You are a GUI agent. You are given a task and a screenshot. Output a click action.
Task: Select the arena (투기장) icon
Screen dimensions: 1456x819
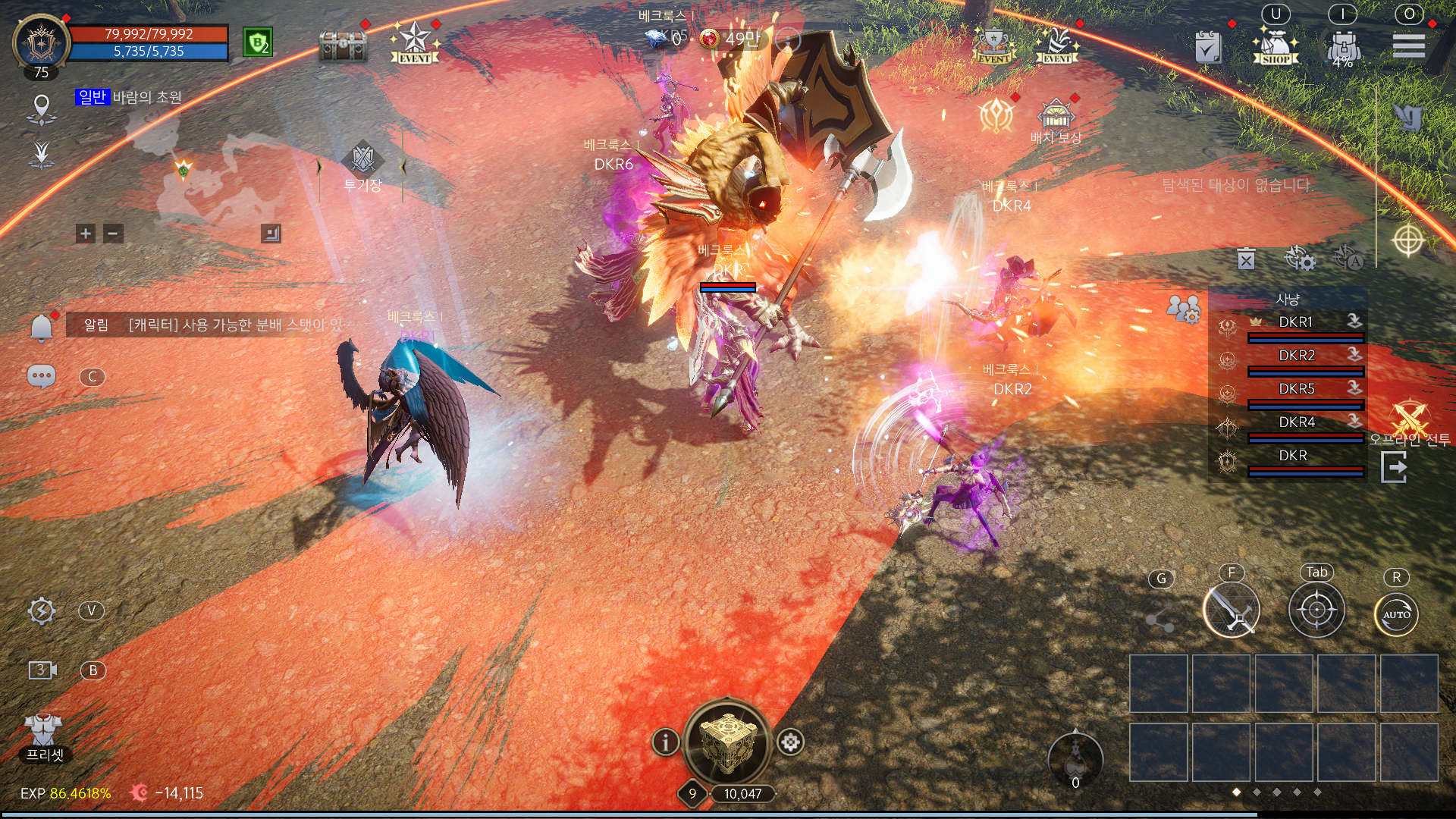point(362,160)
